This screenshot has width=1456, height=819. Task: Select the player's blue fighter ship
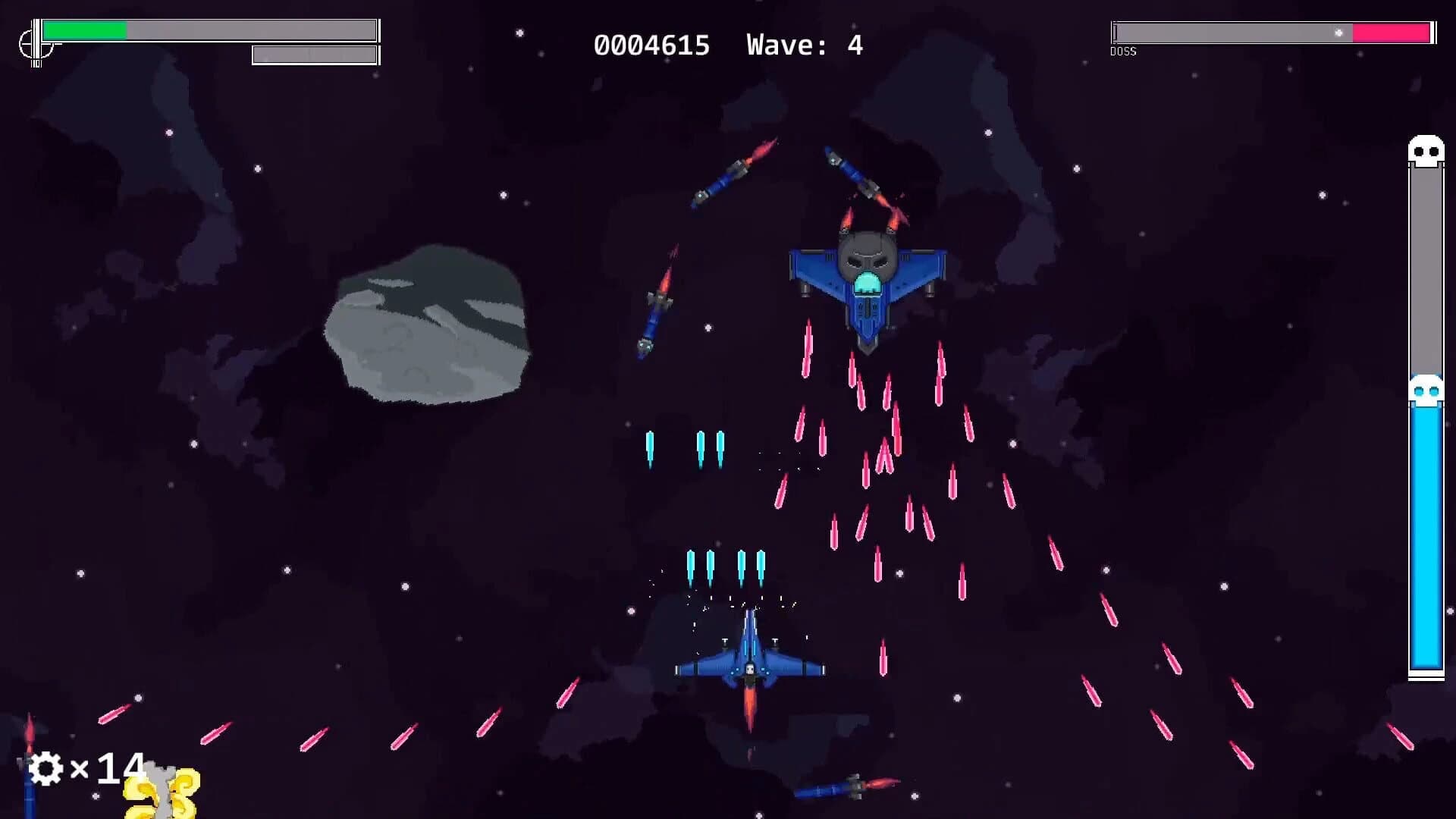749,665
